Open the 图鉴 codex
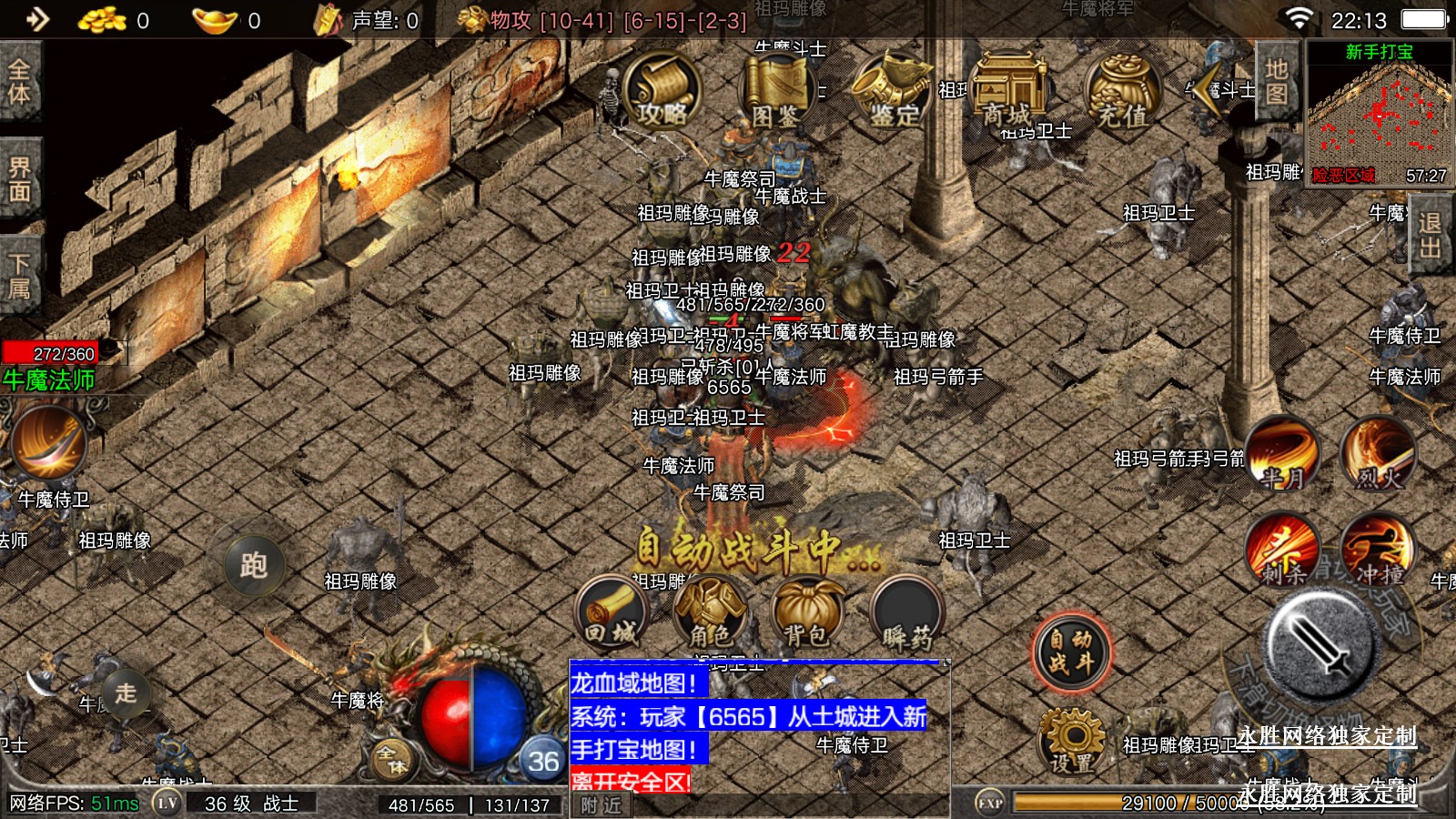The height and width of the screenshot is (819, 1456). [775, 91]
